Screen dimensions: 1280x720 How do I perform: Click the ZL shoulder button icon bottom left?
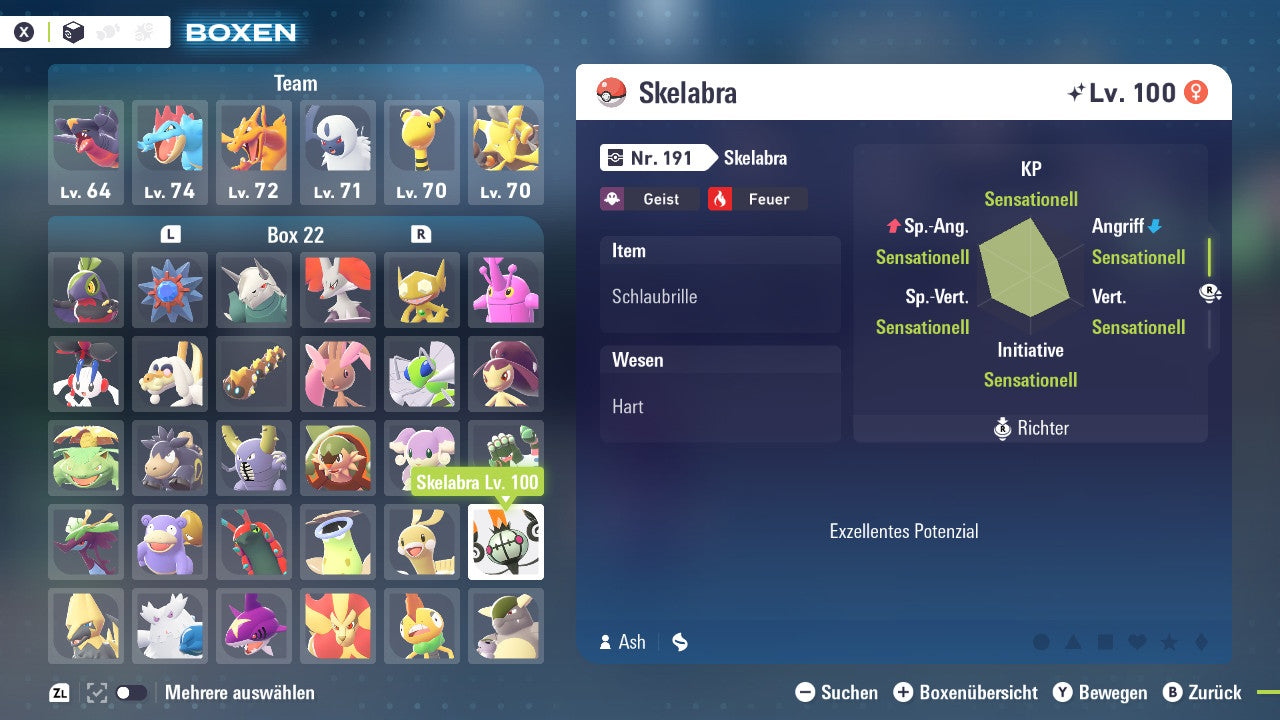(x=62, y=691)
